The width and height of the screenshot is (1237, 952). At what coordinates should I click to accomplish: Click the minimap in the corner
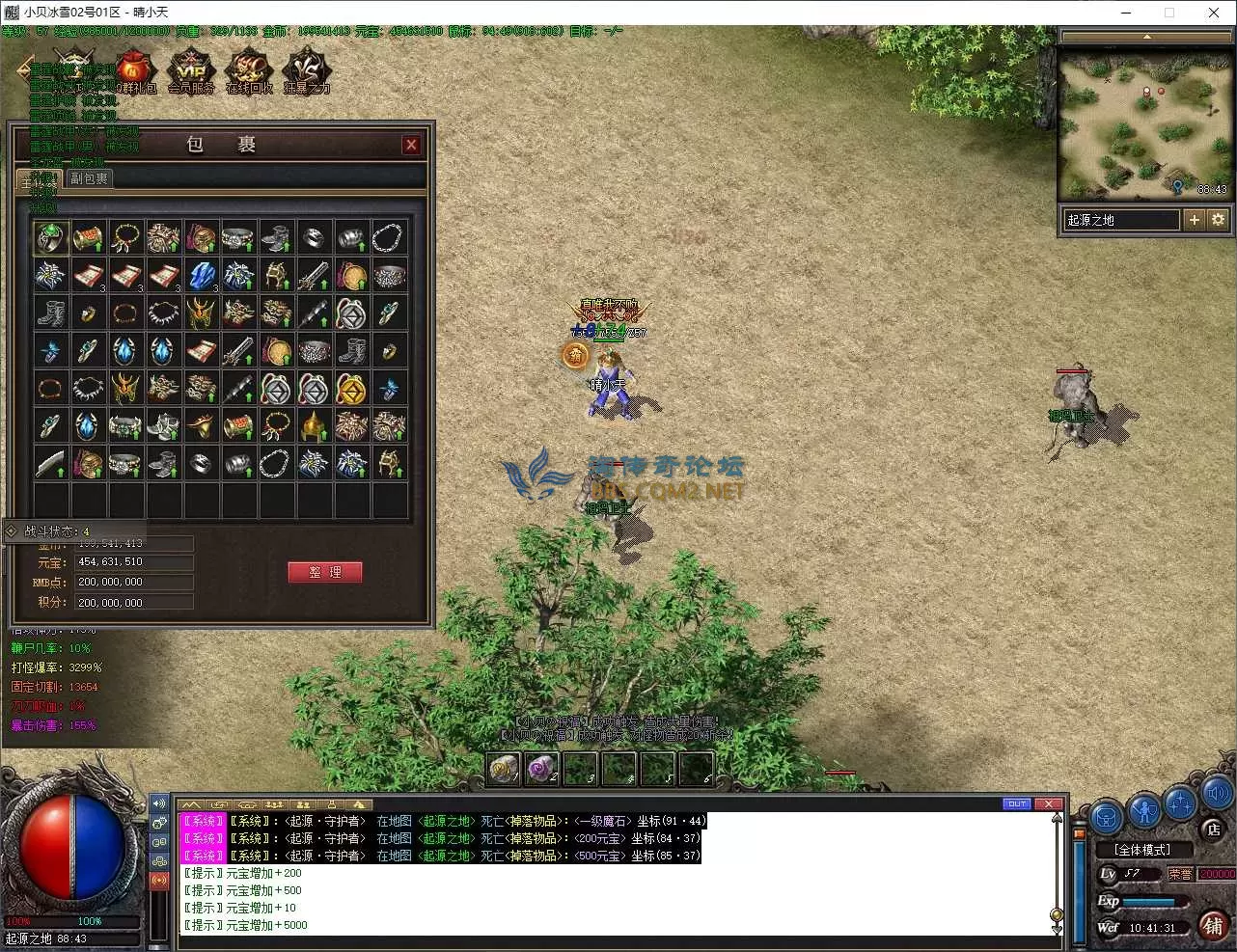coord(1144,122)
